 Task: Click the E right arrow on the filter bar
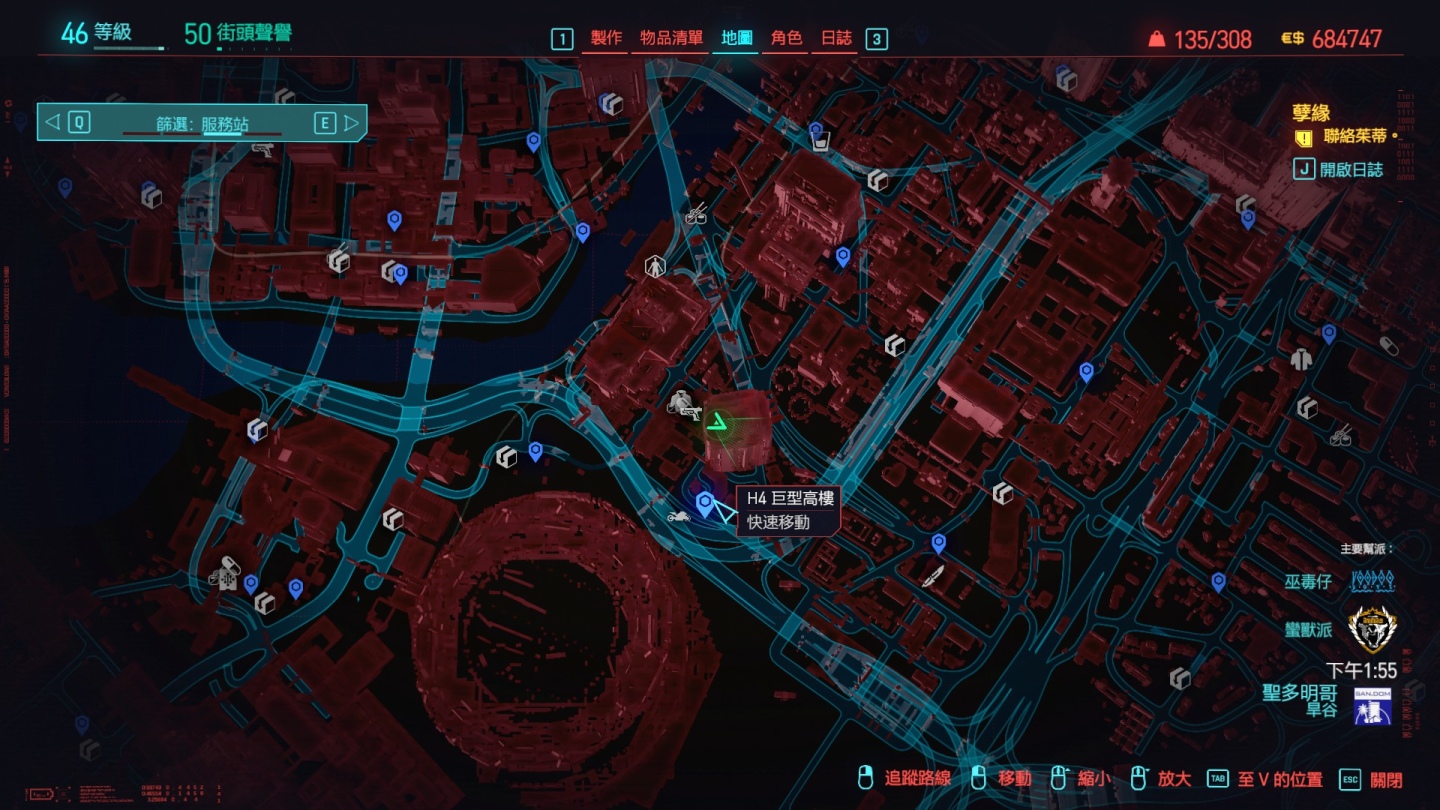pyautogui.click(x=352, y=121)
